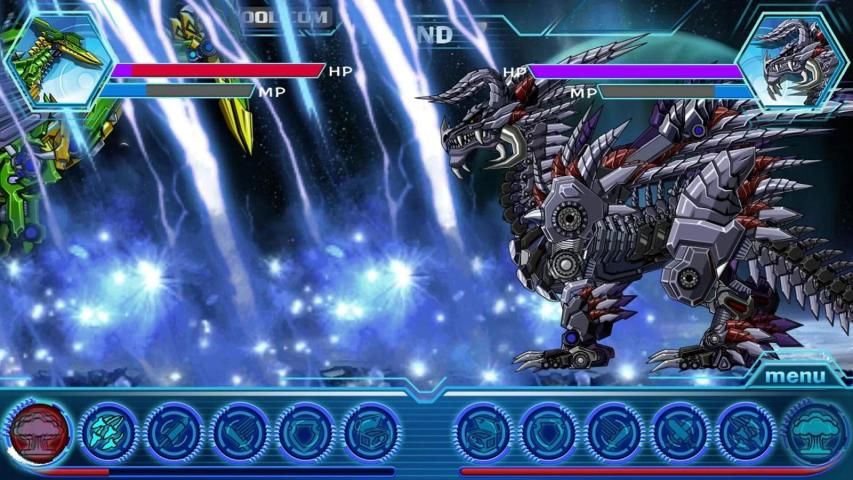Open the green dragon's treasure chest skill
This screenshot has height=480, width=853.
pos(372,432)
